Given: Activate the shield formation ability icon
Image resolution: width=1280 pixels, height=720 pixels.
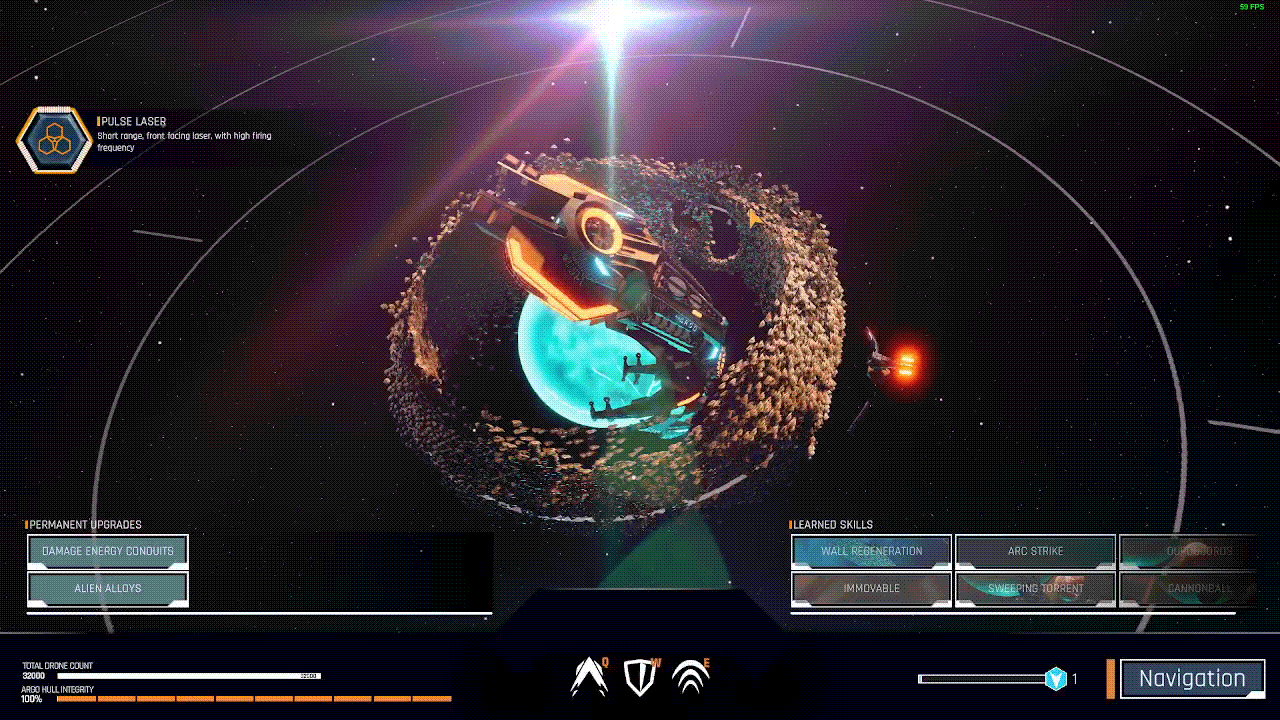Looking at the screenshot, I should click(639, 678).
